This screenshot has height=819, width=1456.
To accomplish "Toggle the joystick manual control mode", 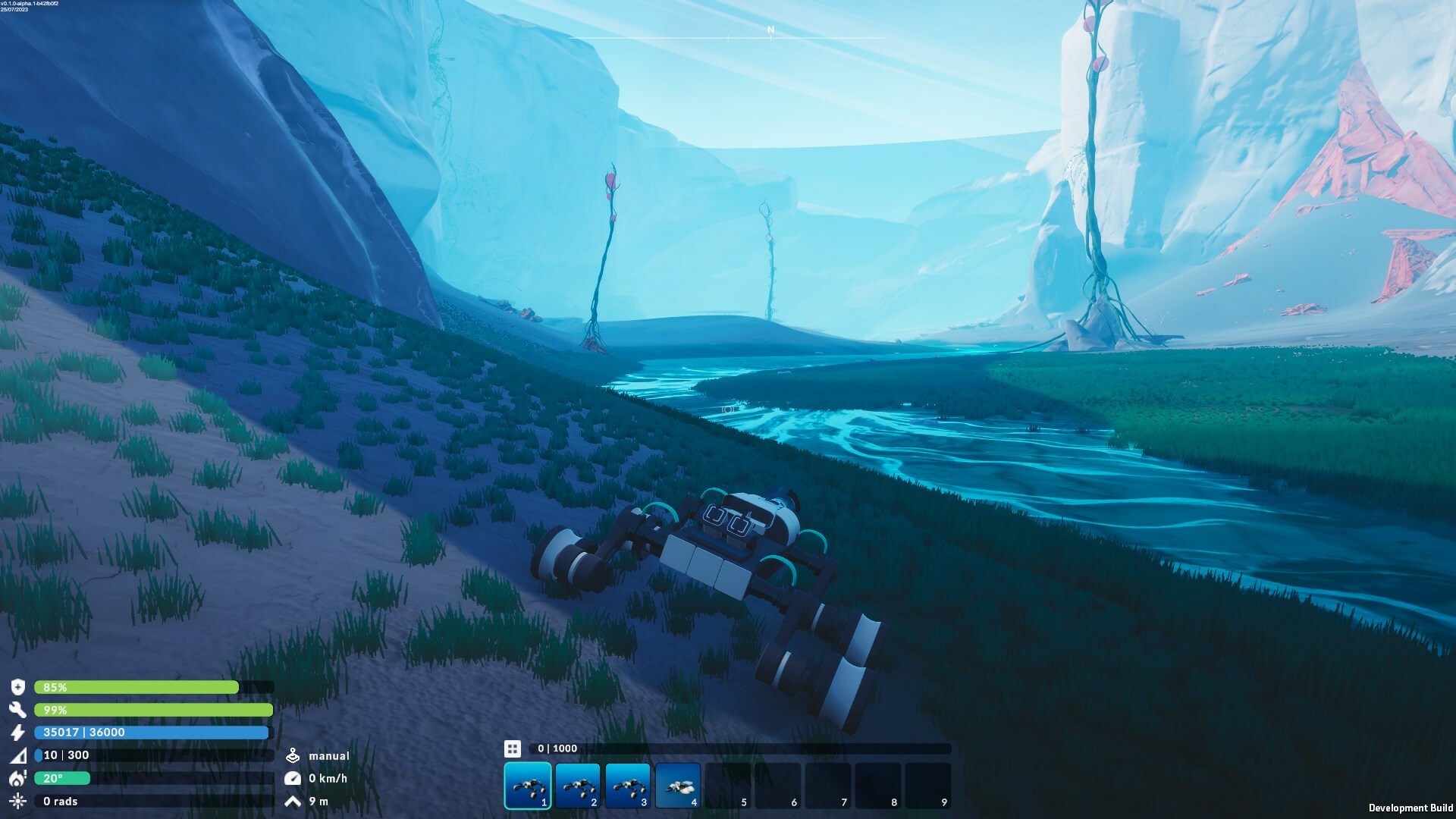I will point(294,755).
